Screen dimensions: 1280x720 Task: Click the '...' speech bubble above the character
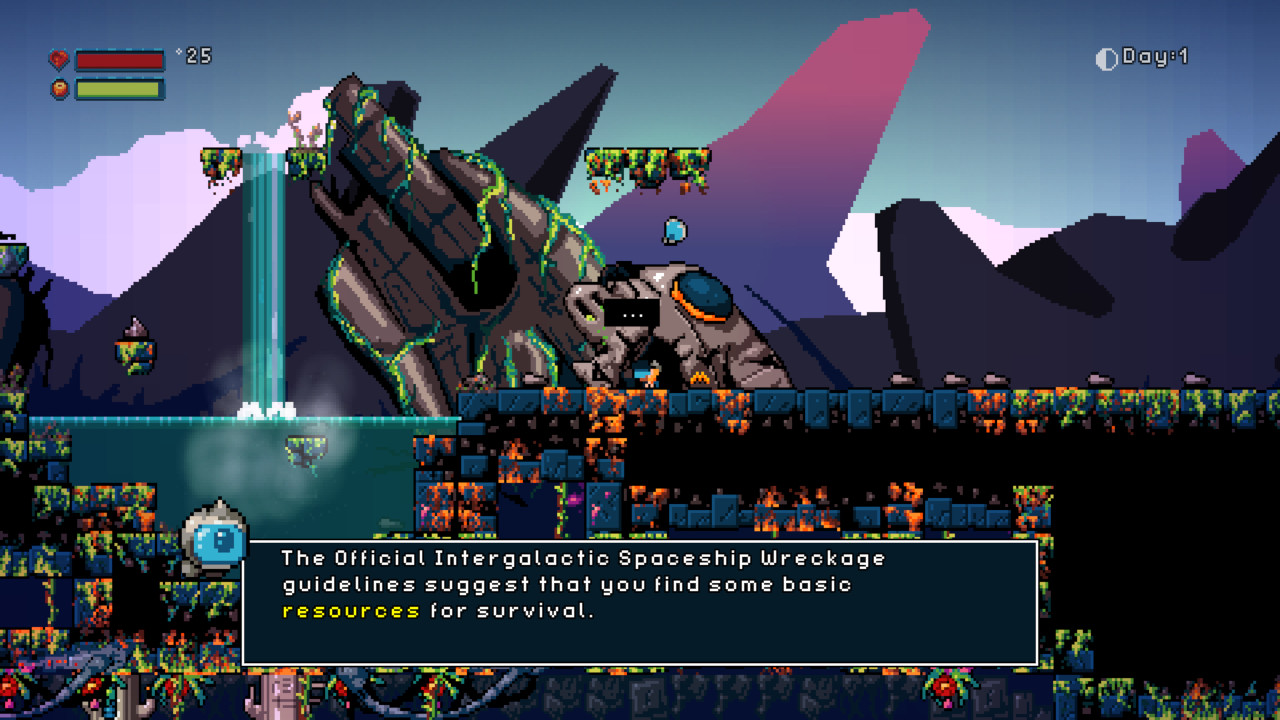coord(632,312)
